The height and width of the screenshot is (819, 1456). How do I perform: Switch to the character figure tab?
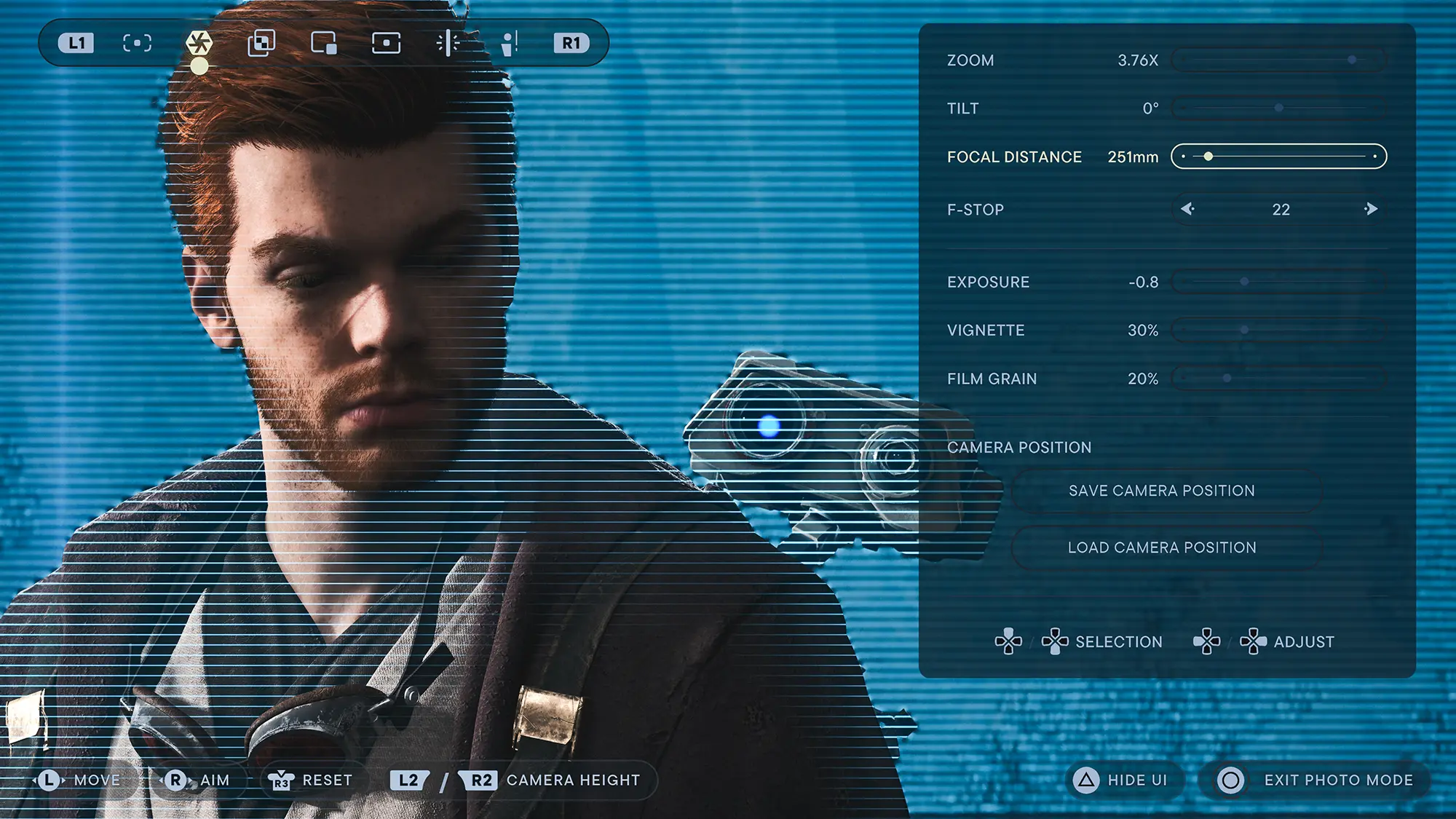coord(510,43)
